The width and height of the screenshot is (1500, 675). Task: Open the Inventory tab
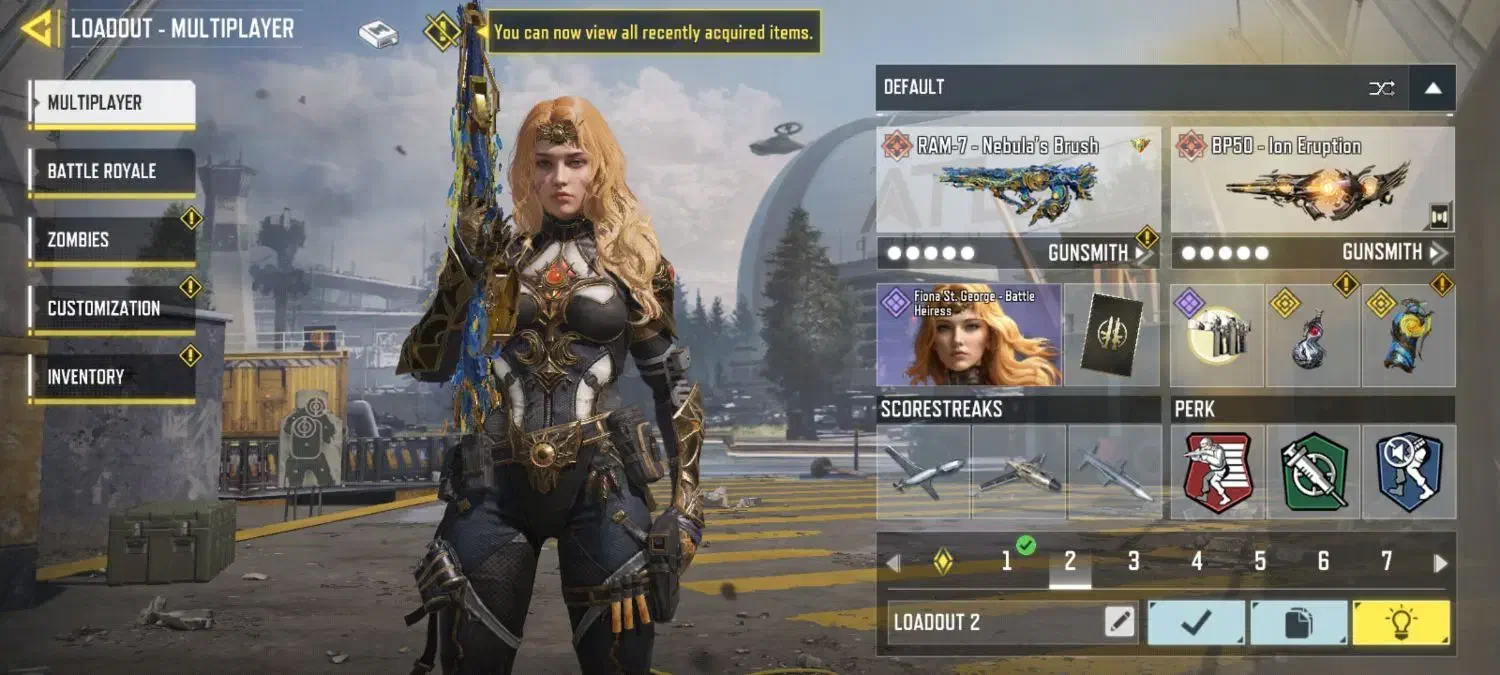point(111,377)
